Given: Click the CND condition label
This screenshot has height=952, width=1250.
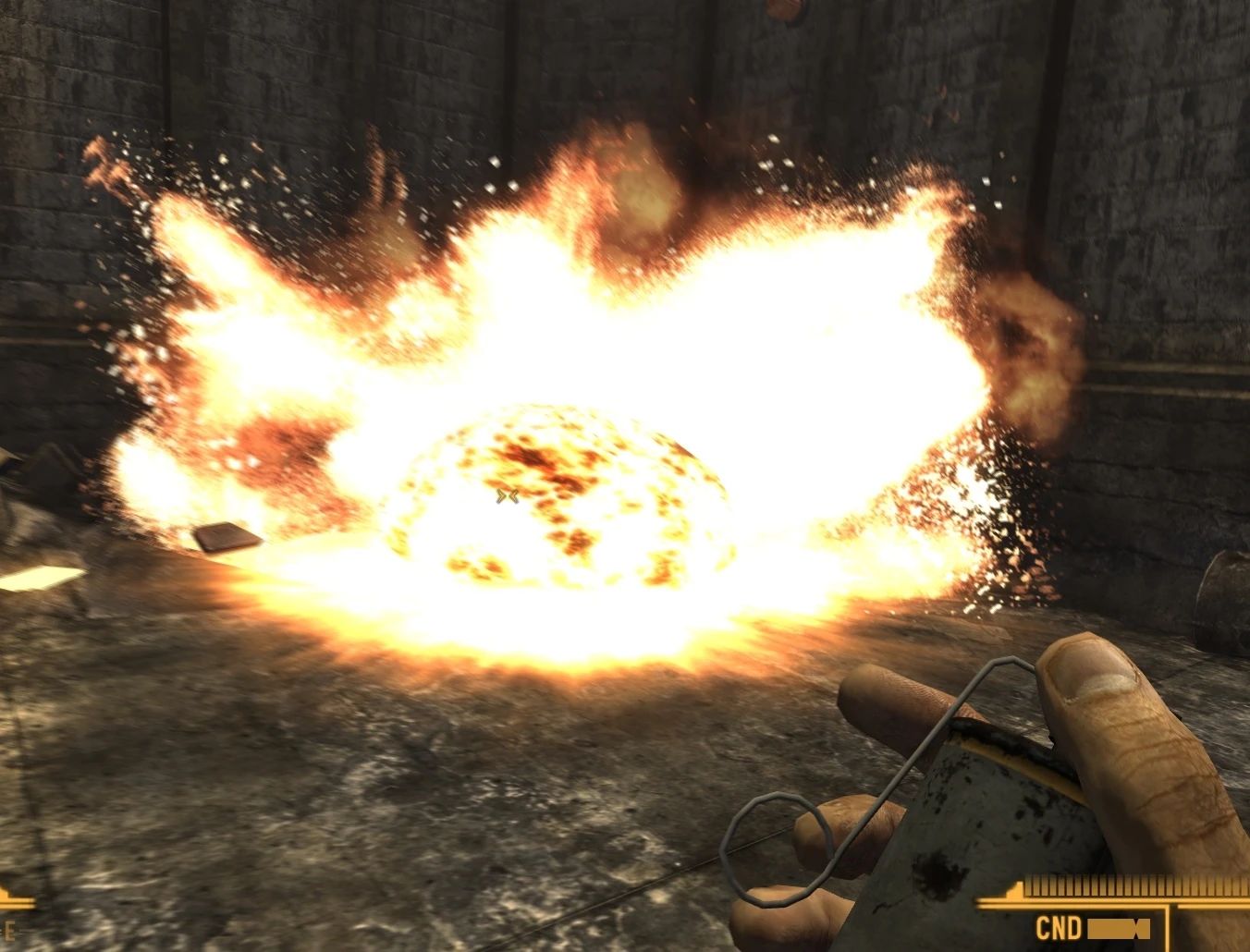Looking at the screenshot, I should click(1060, 927).
